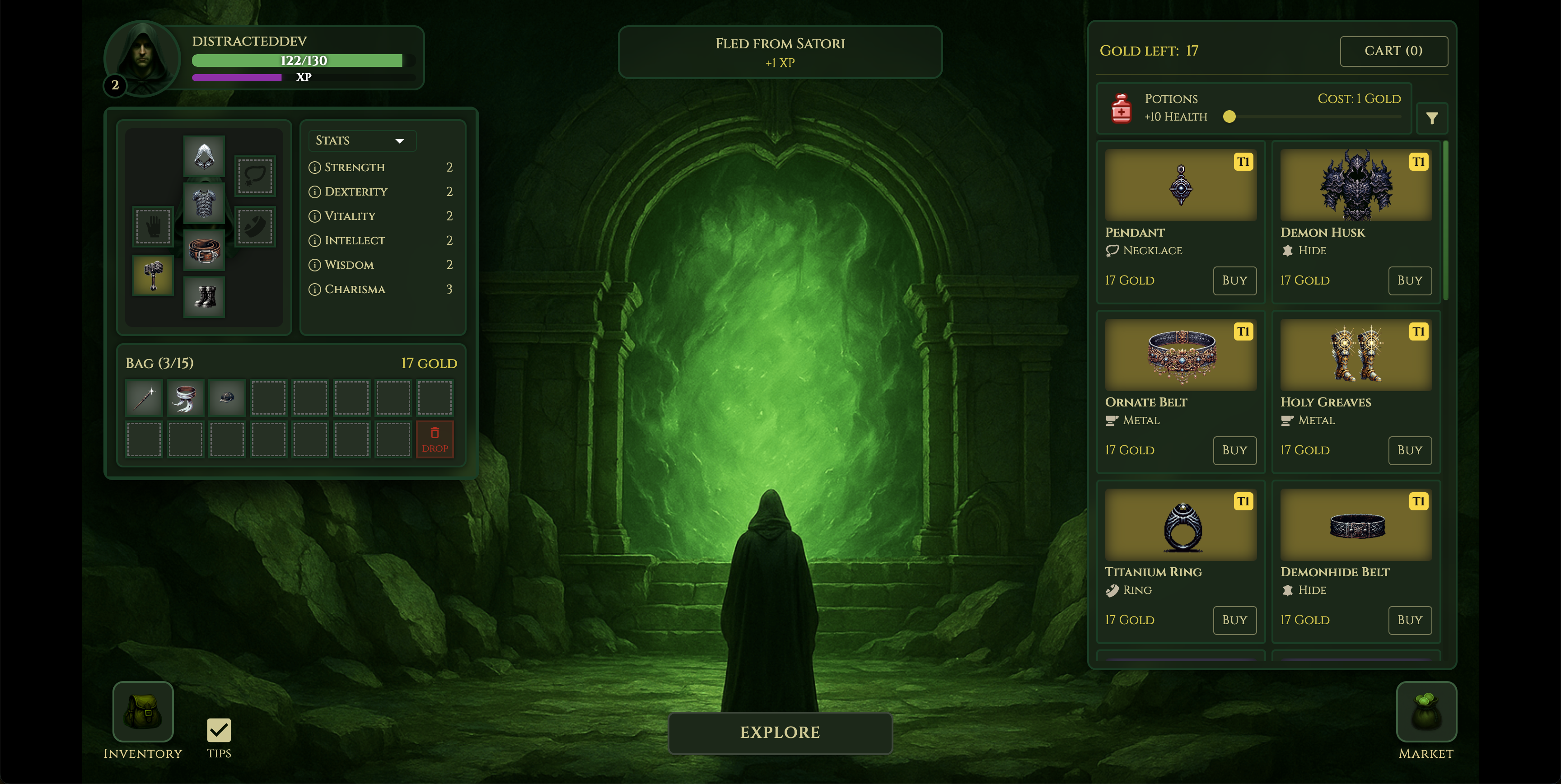Buy the Titanium Ring
Screen dimensions: 1561x784
pos(1234,620)
